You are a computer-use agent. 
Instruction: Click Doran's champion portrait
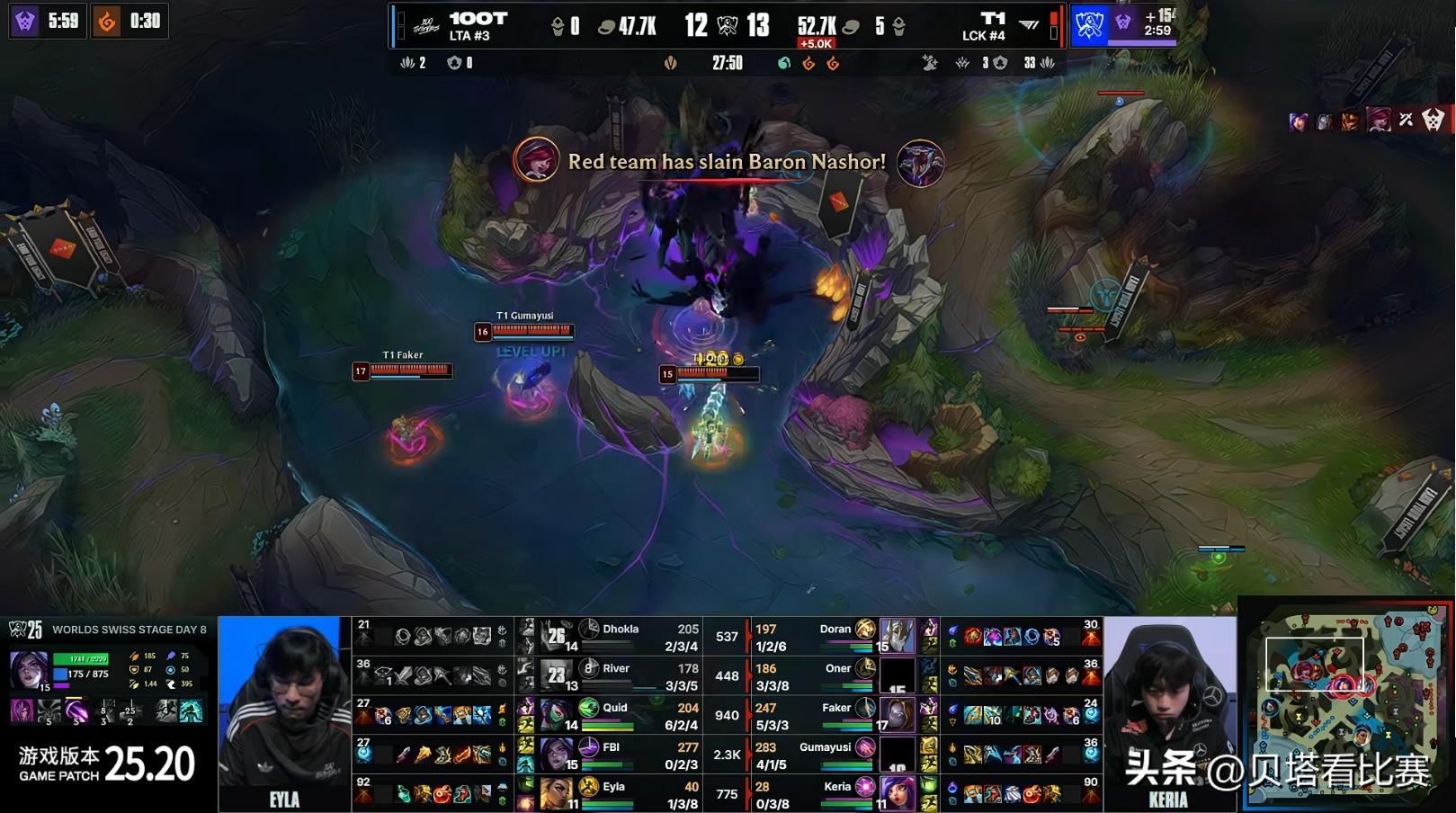[897, 636]
